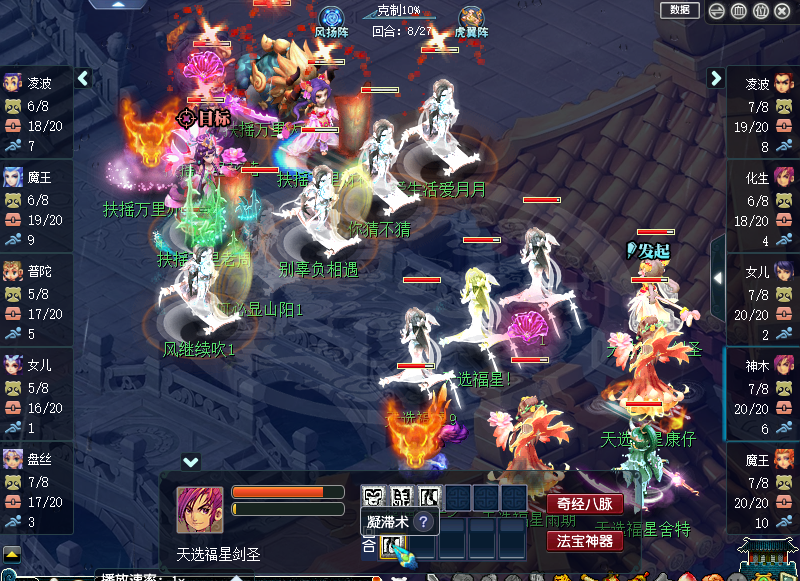Viewport: 800px width, 581px height.
Task: Collapse the character info panel with down arrow
Action: 190,461
